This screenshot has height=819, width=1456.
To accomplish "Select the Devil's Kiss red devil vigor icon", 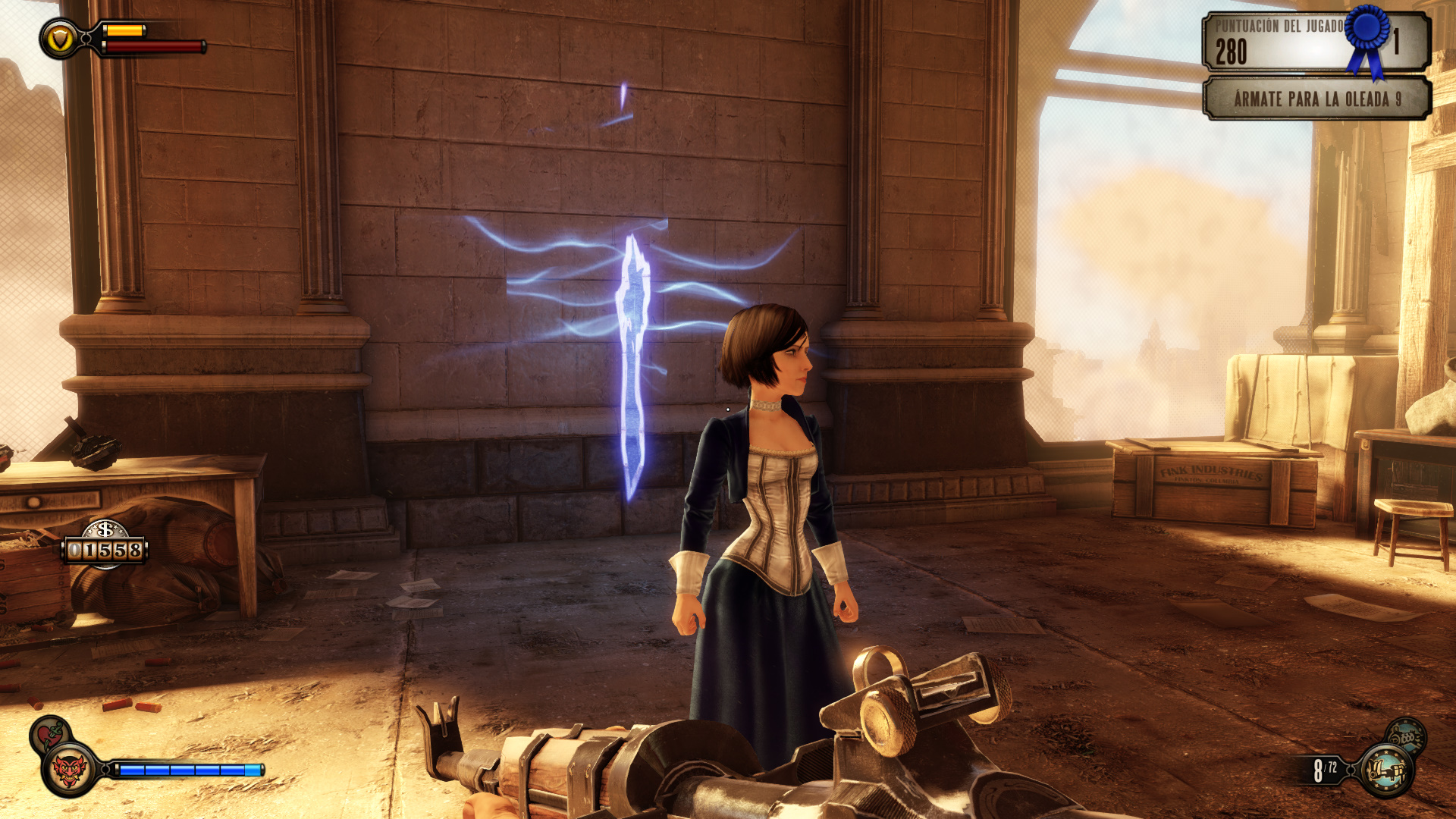I will 68,770.
